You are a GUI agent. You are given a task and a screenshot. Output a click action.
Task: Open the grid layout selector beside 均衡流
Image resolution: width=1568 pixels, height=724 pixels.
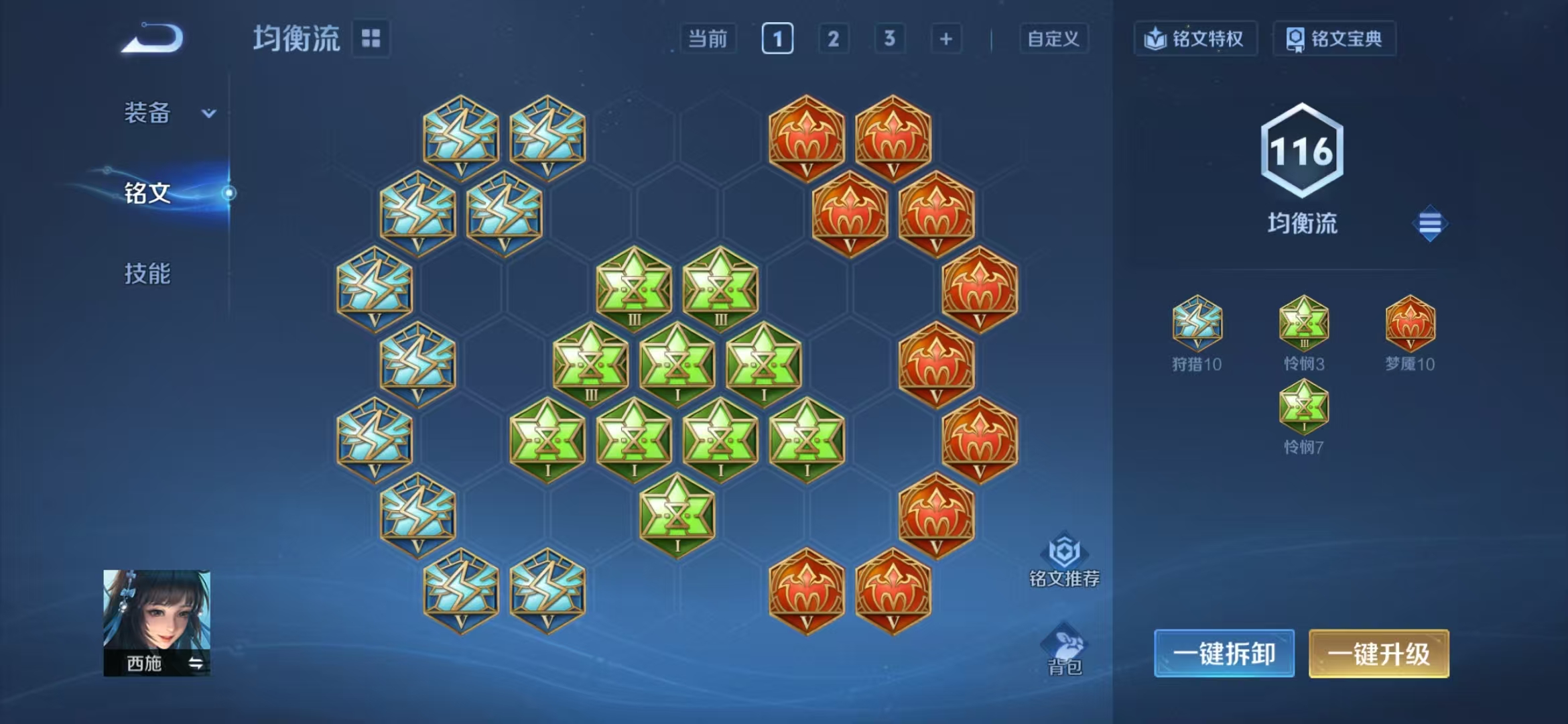[371, 39]
